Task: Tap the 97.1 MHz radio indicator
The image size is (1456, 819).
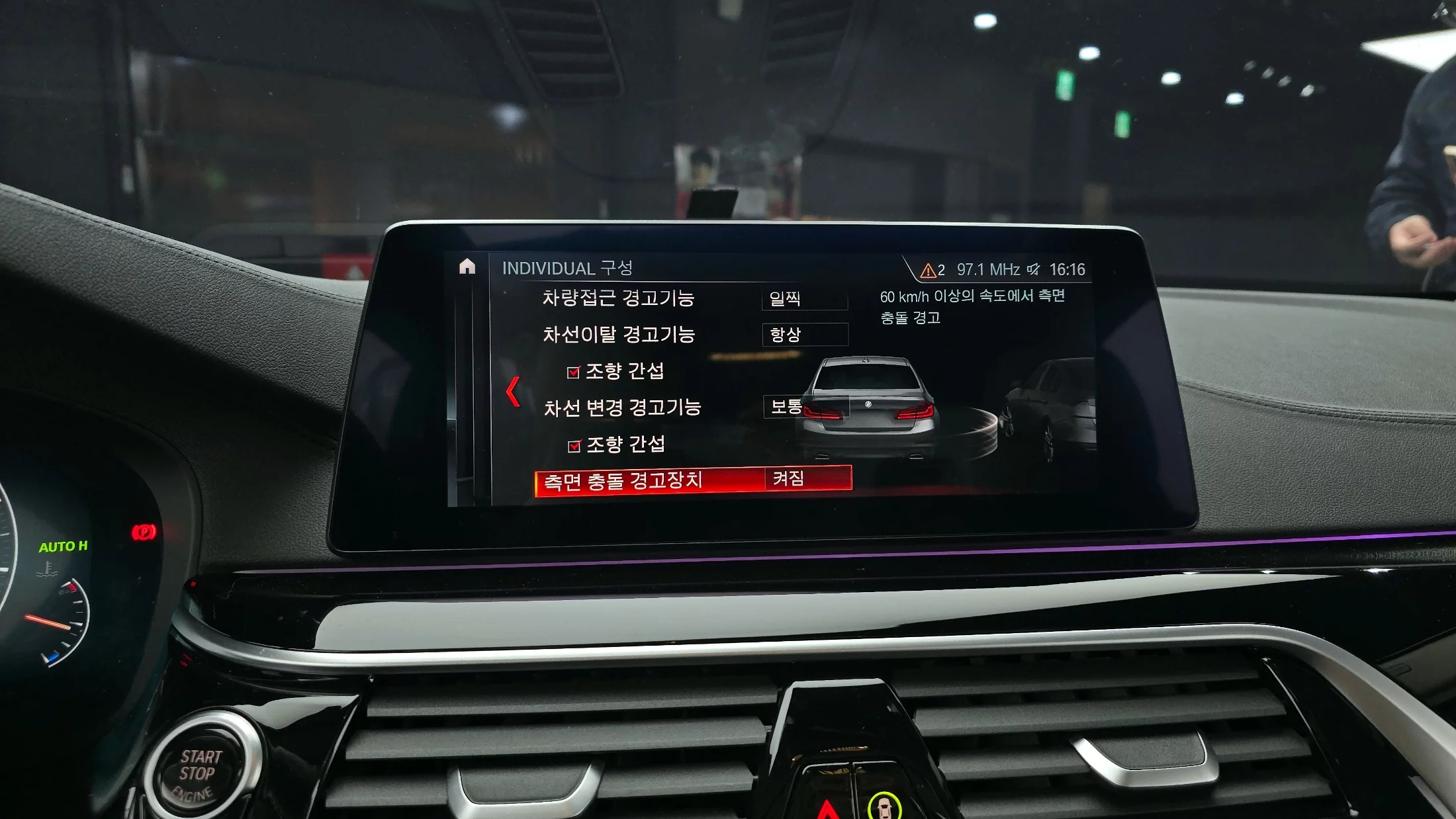Action: pos(987,270)
